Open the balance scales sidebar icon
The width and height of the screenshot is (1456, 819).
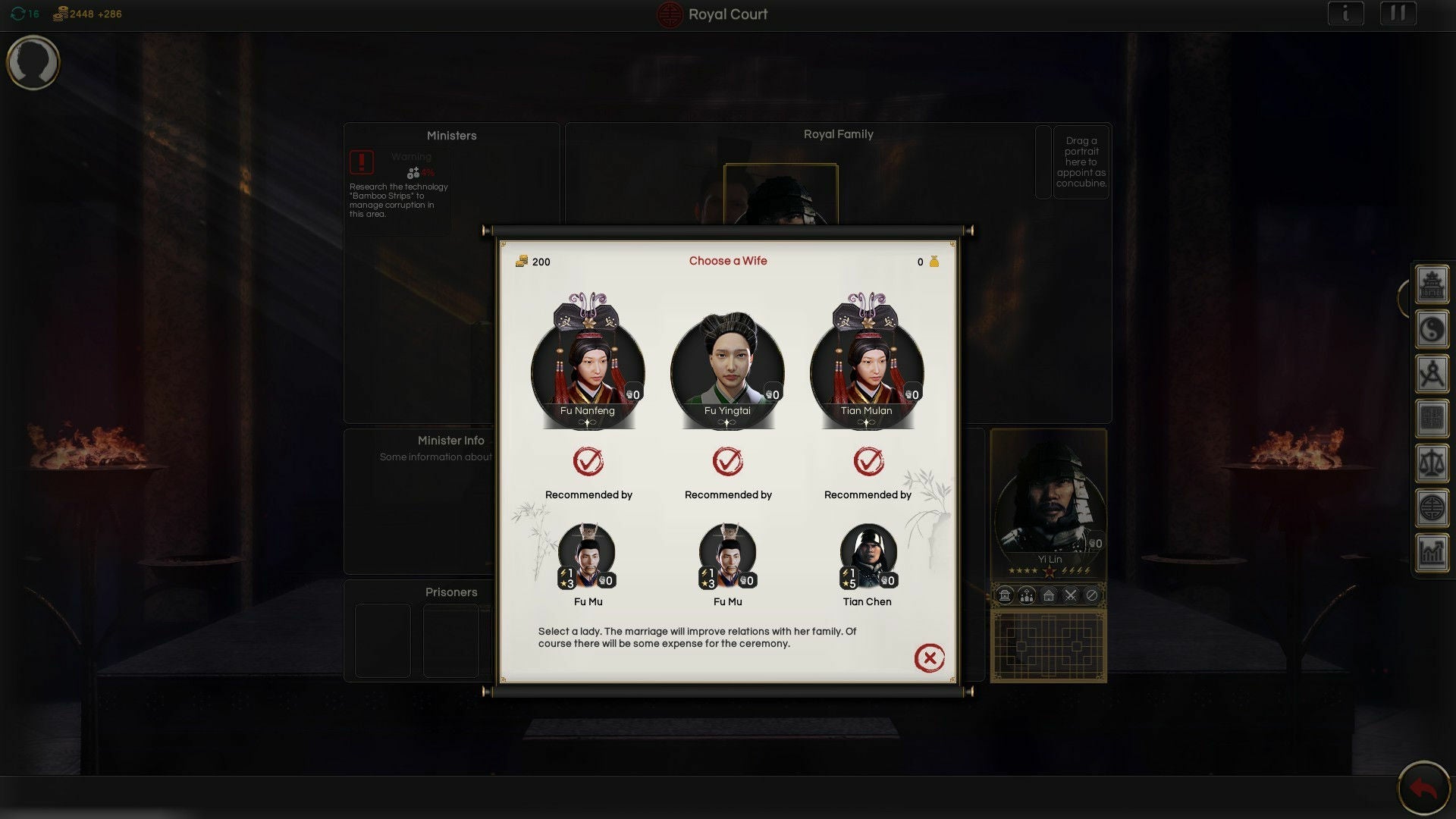pyautogui.click(x=1432, y=463)
